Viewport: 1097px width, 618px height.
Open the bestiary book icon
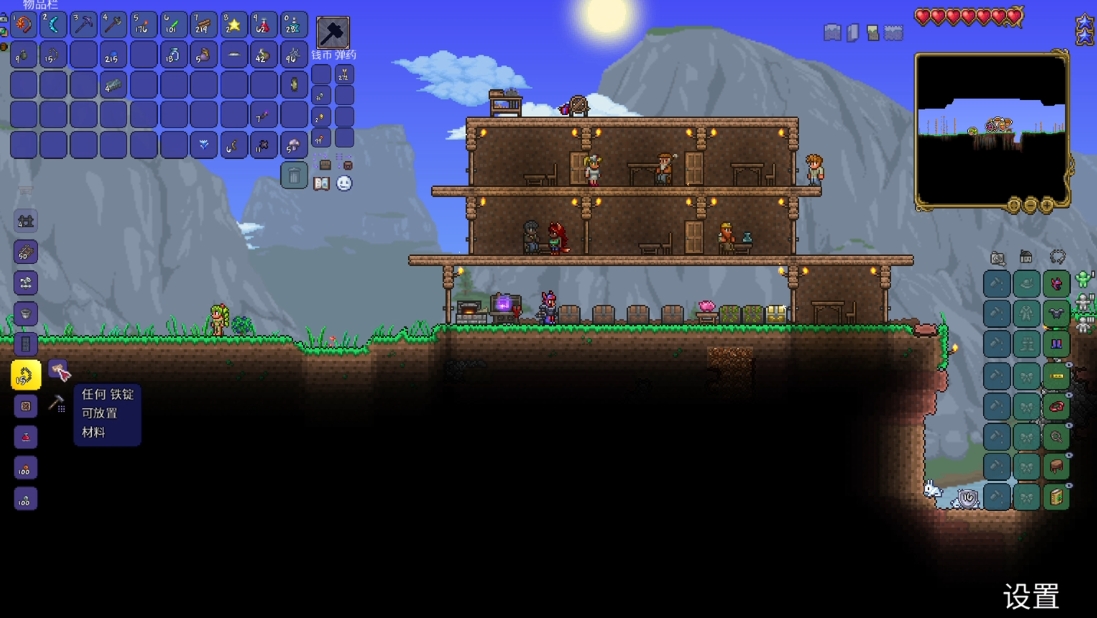[322, 184]
